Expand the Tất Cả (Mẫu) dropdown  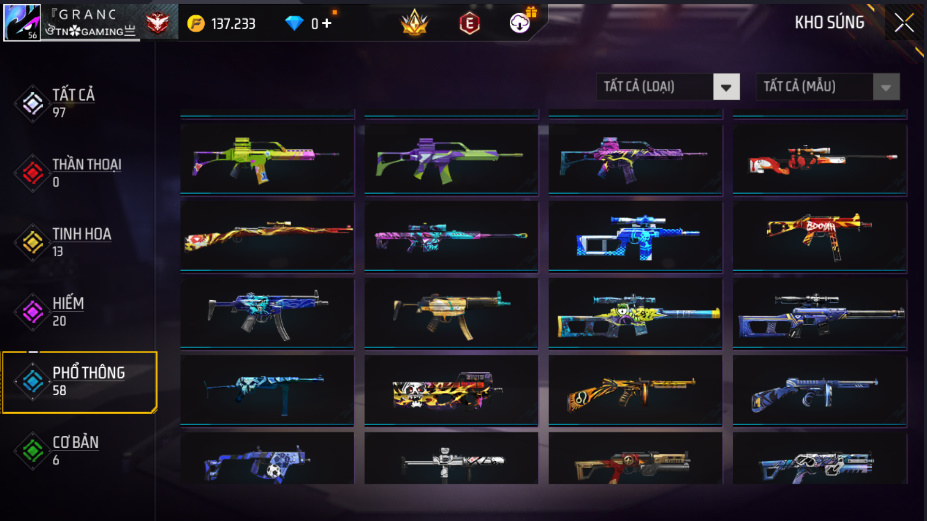(828, 87)
